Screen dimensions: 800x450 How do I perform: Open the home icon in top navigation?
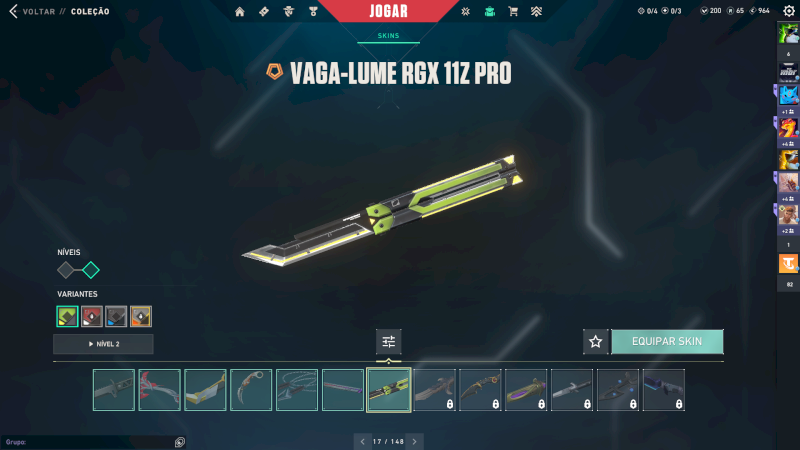pos(240,12)
